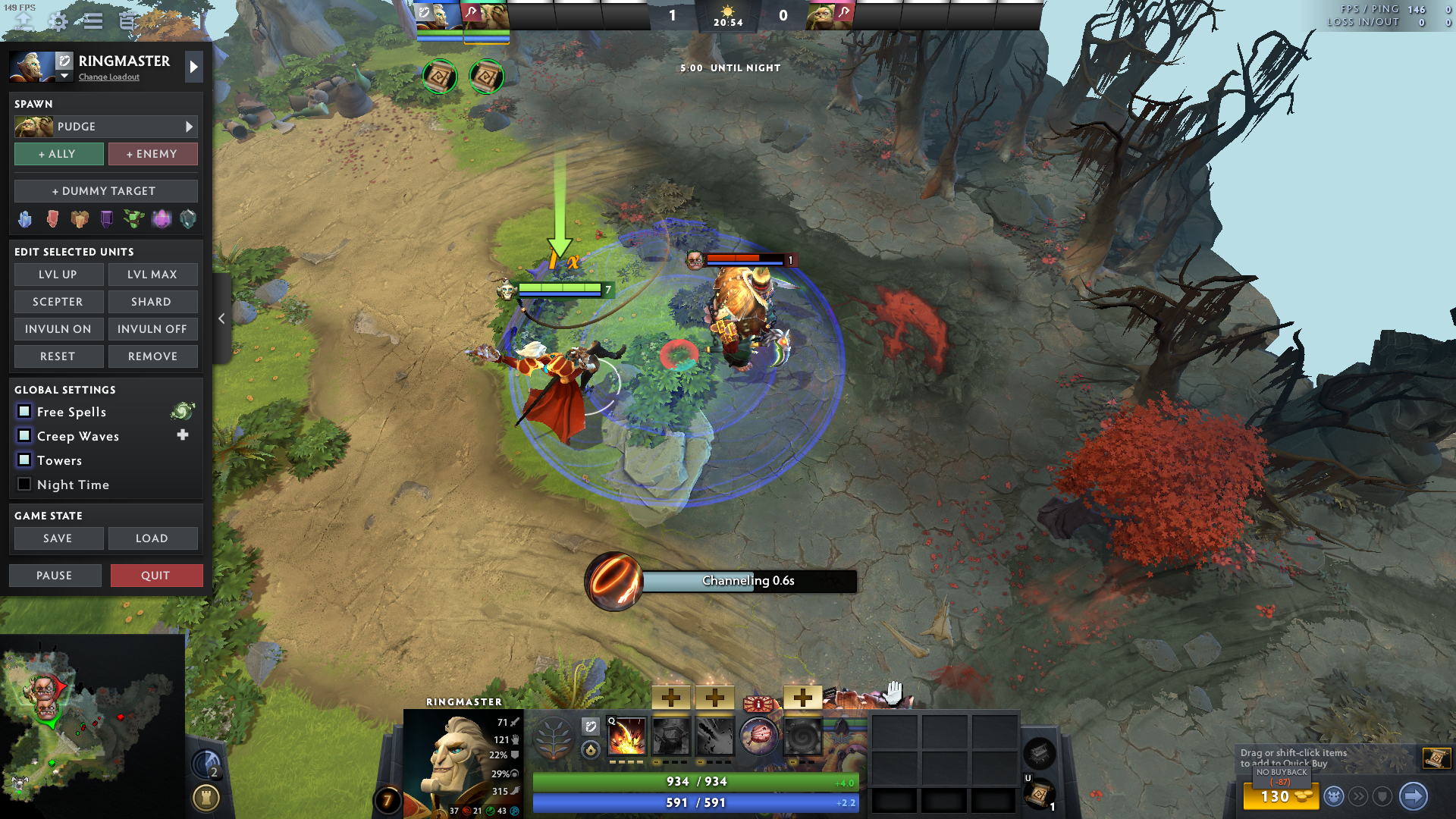Image resolution: width=1456 pixels, height=819 pixels.
Task: Level up selected unit with LVL UP
Action: (x=58, y=275)
